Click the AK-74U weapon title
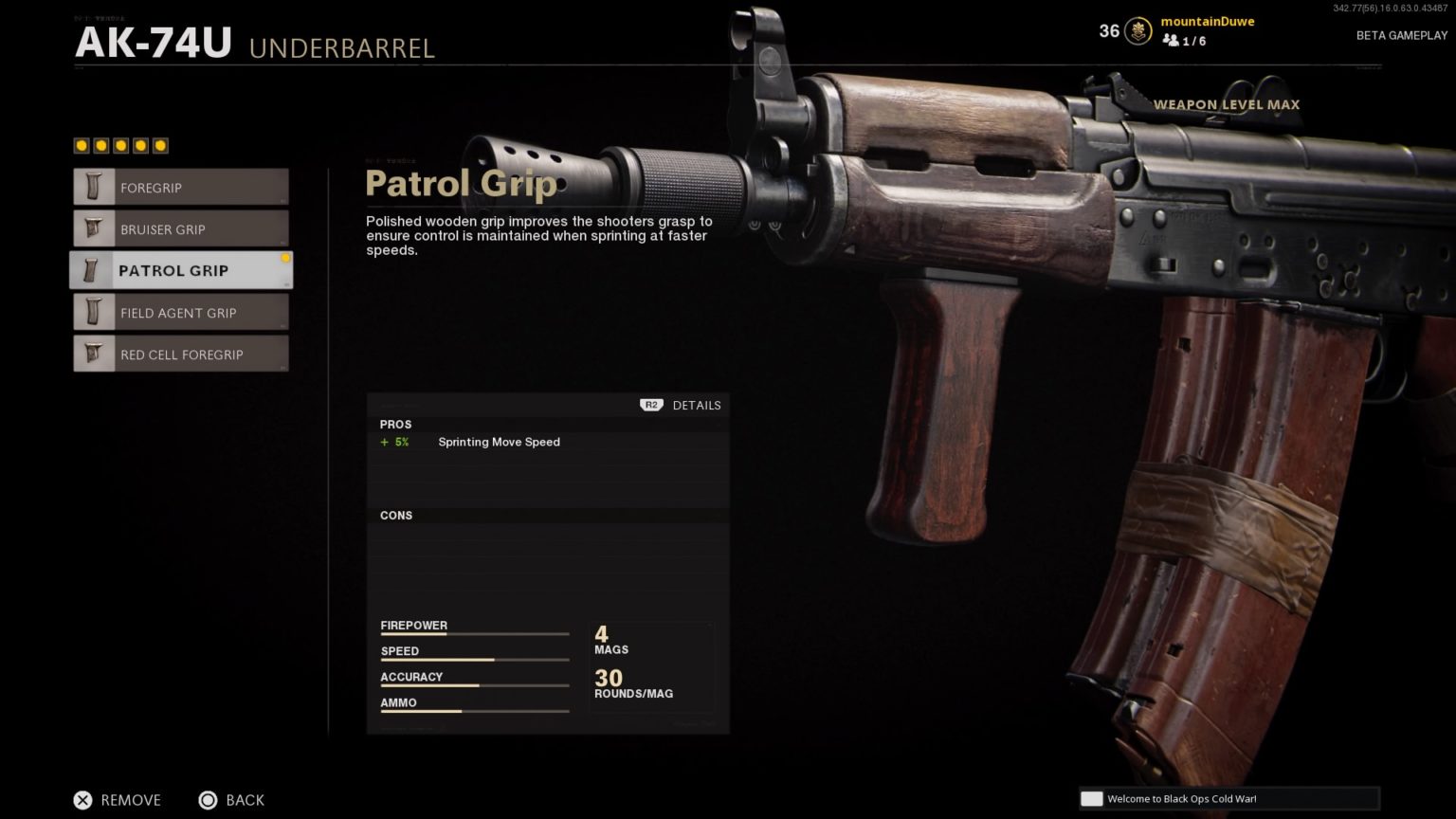1456x819 pixels. point(152,42)
